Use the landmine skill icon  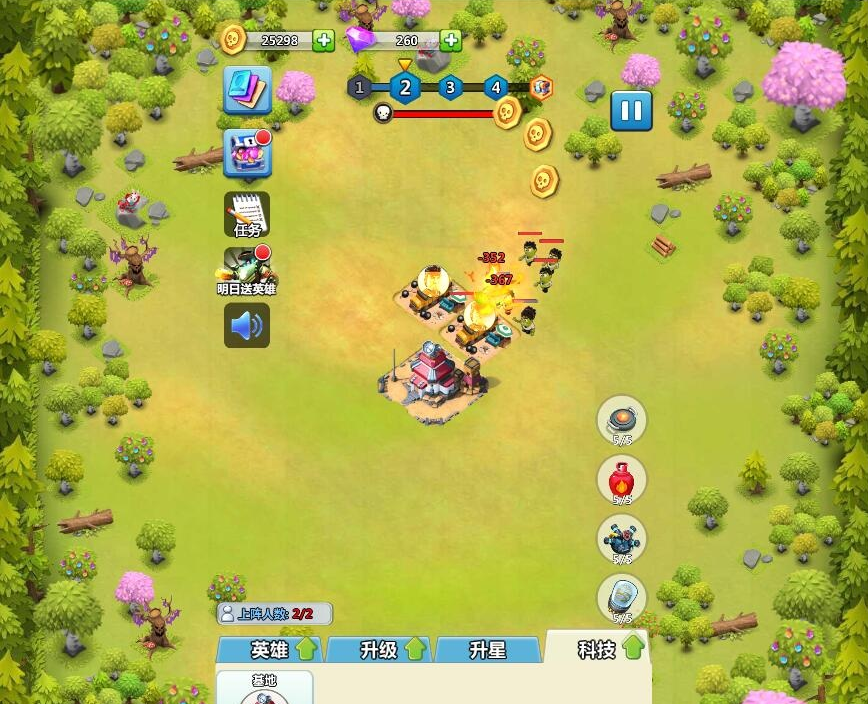click(x=621, y=419)
